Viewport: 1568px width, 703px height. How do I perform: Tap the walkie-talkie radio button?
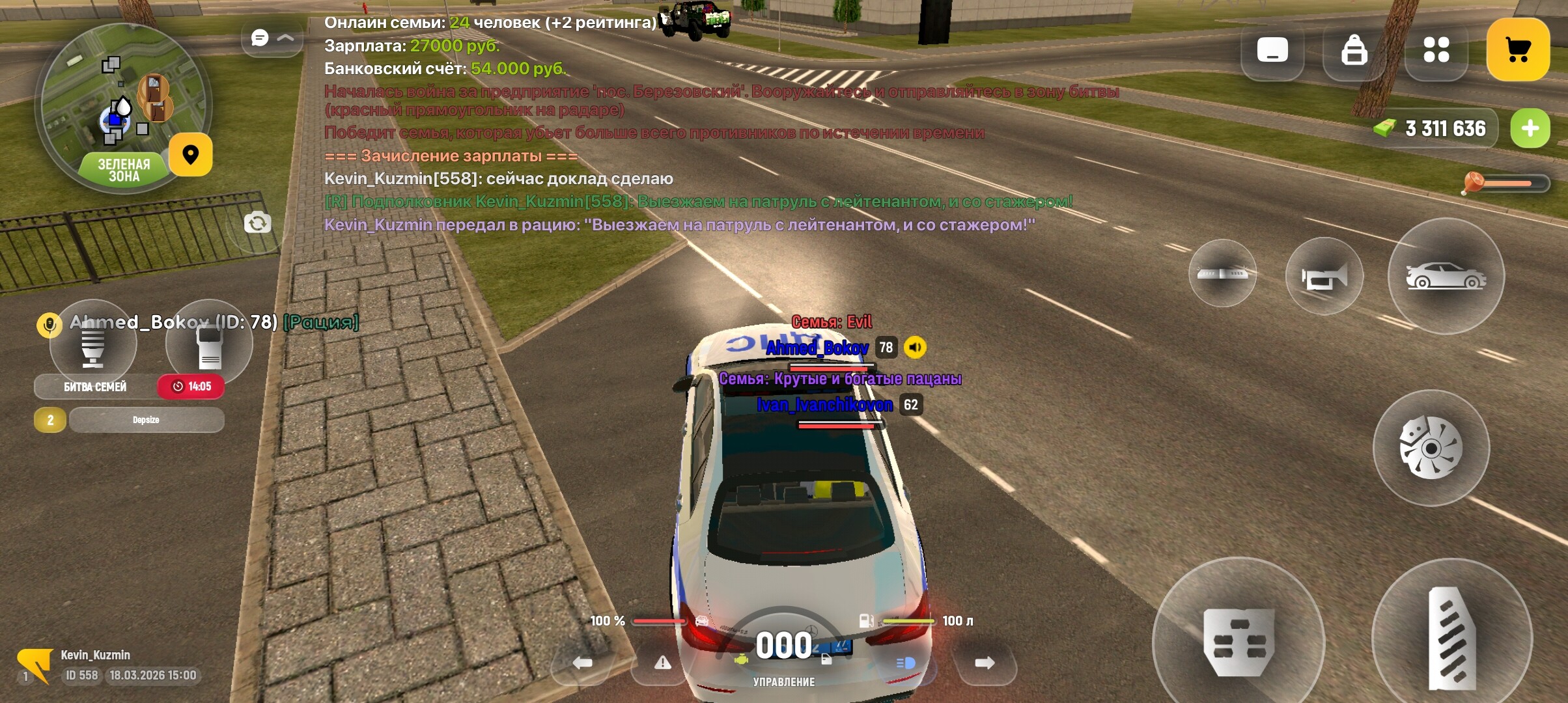(x=209, y=345)
